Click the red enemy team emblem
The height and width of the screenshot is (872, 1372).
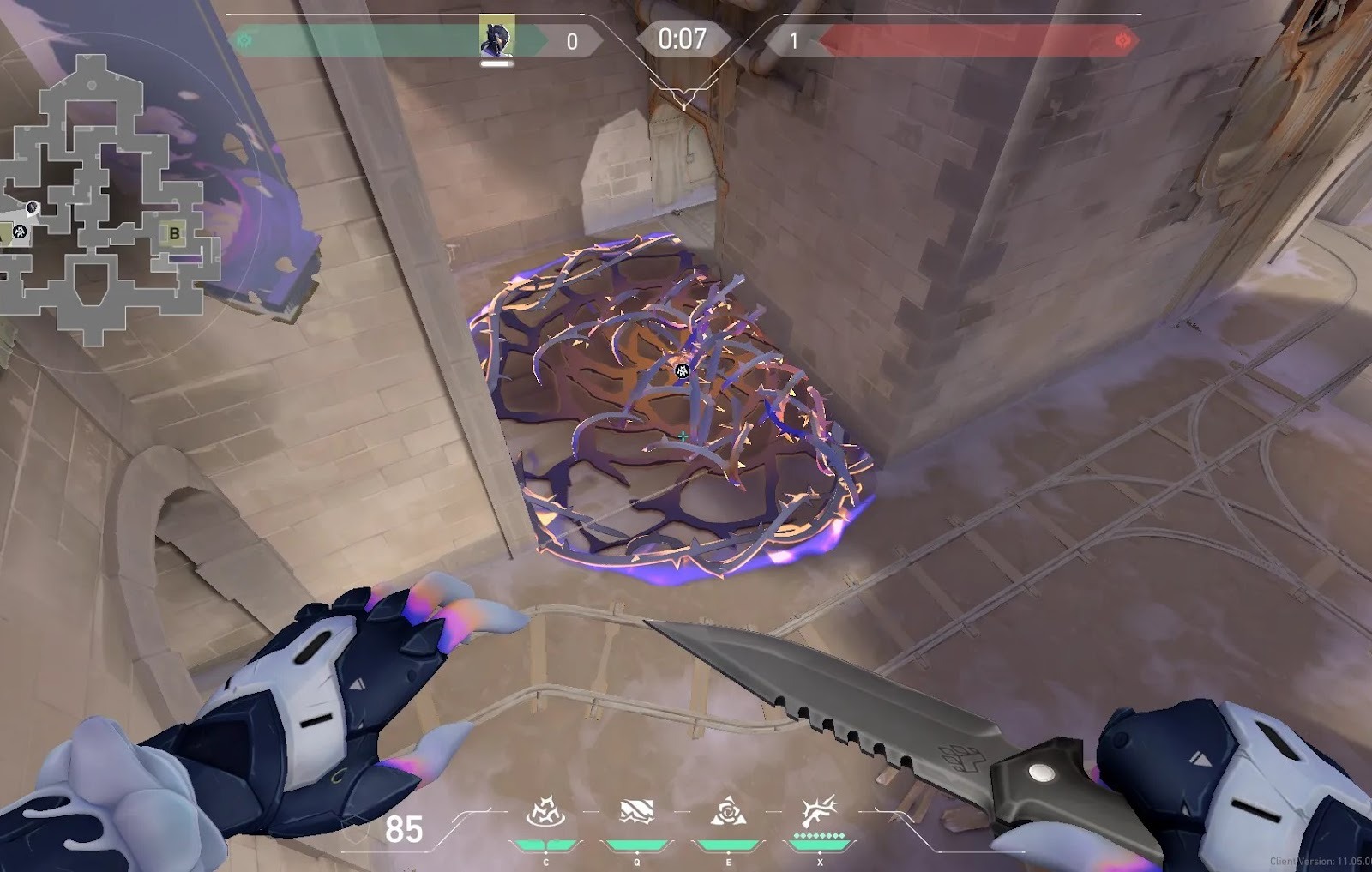[1122, 40]
